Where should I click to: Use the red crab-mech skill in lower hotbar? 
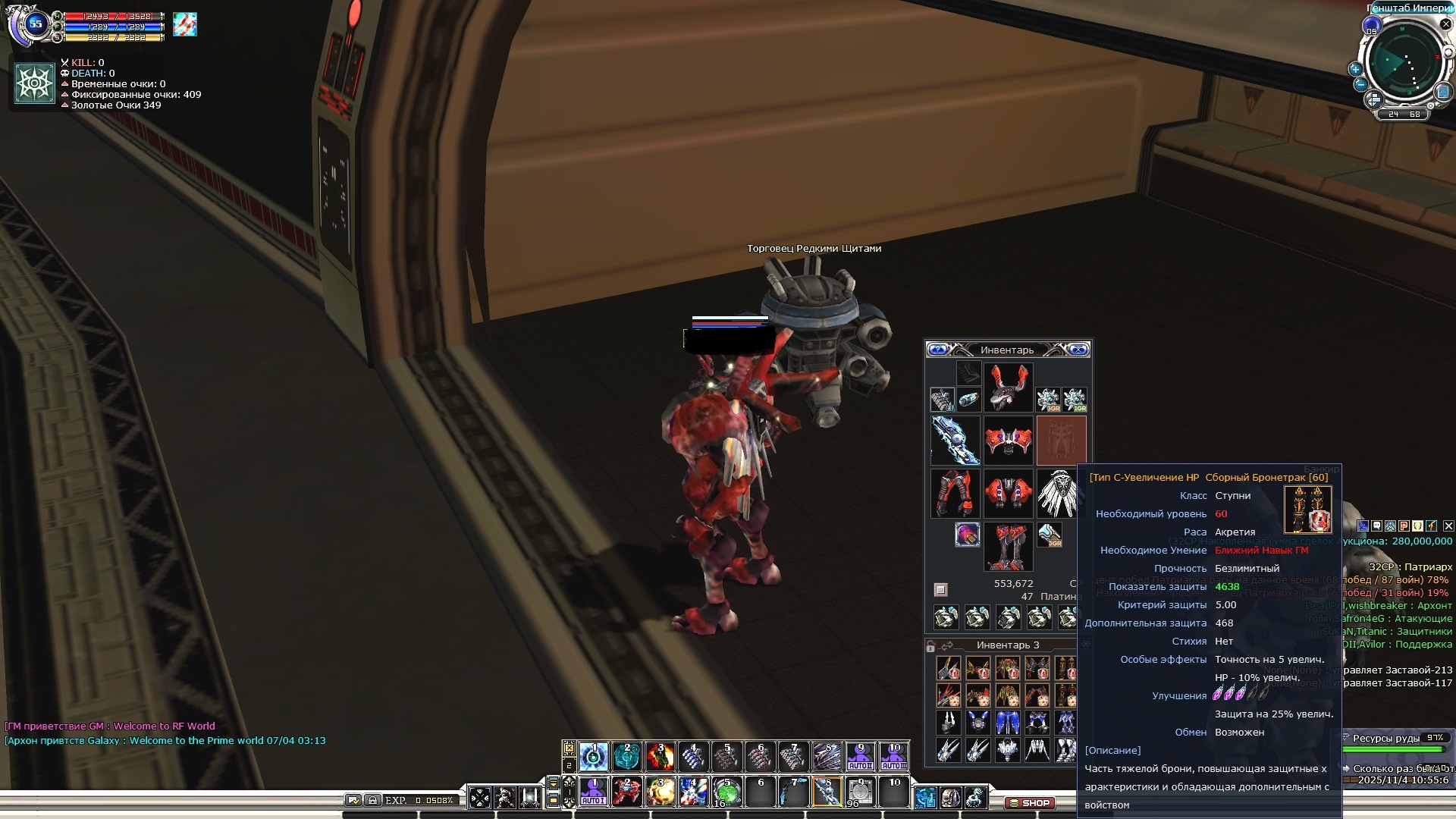[627, 792]
